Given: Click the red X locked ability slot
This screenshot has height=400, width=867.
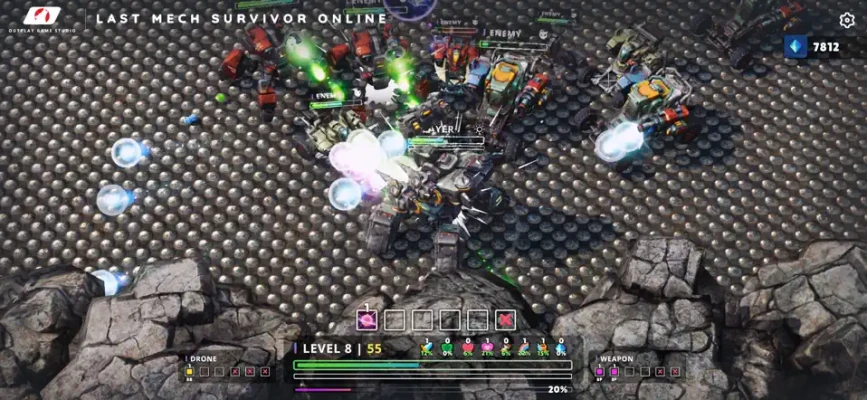Looking at the screenshot, I should [506, 320].
